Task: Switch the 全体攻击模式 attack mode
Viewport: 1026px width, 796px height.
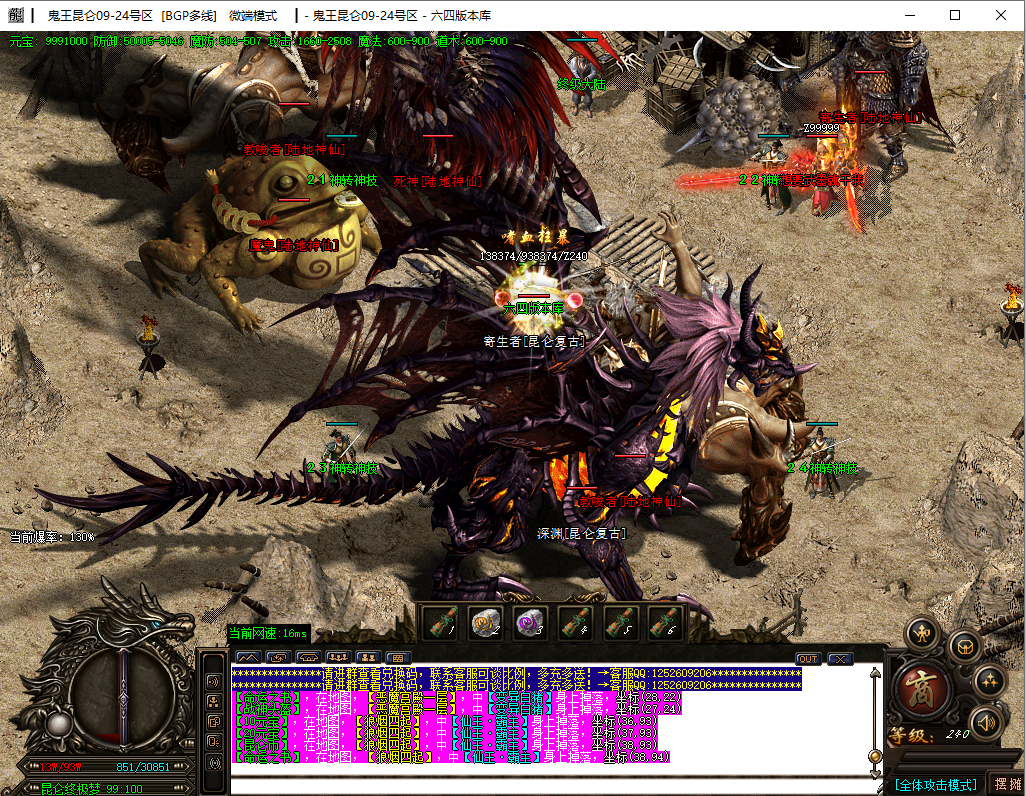Action: coord(935,785)
